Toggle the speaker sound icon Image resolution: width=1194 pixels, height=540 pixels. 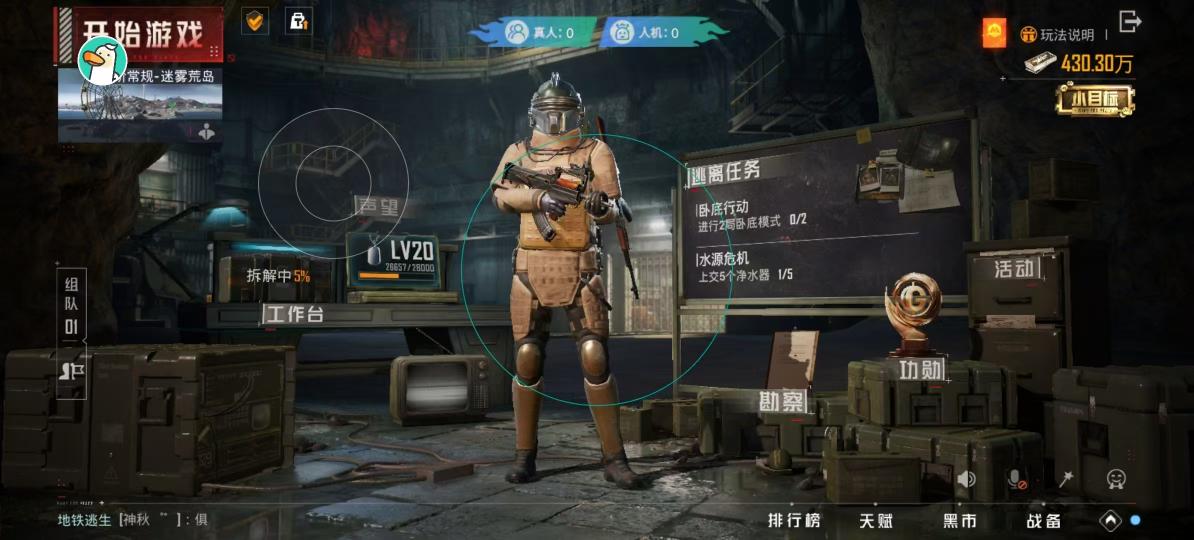[966, 479]
